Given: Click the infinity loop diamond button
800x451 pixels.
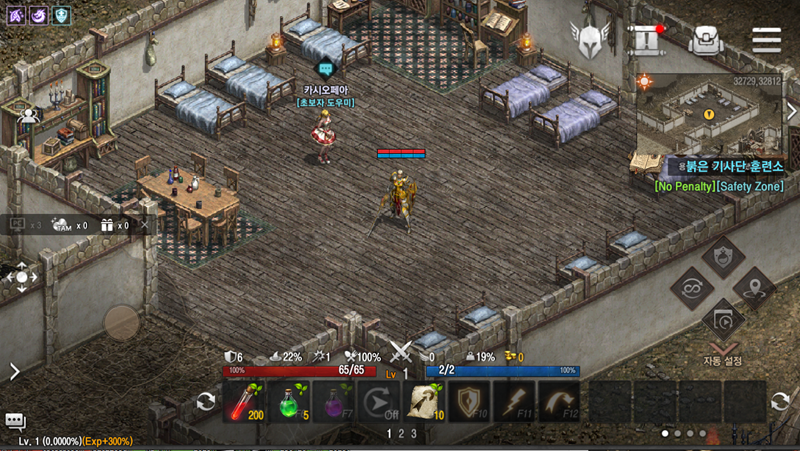Looking at the screenshot, I should coord(691,289).
